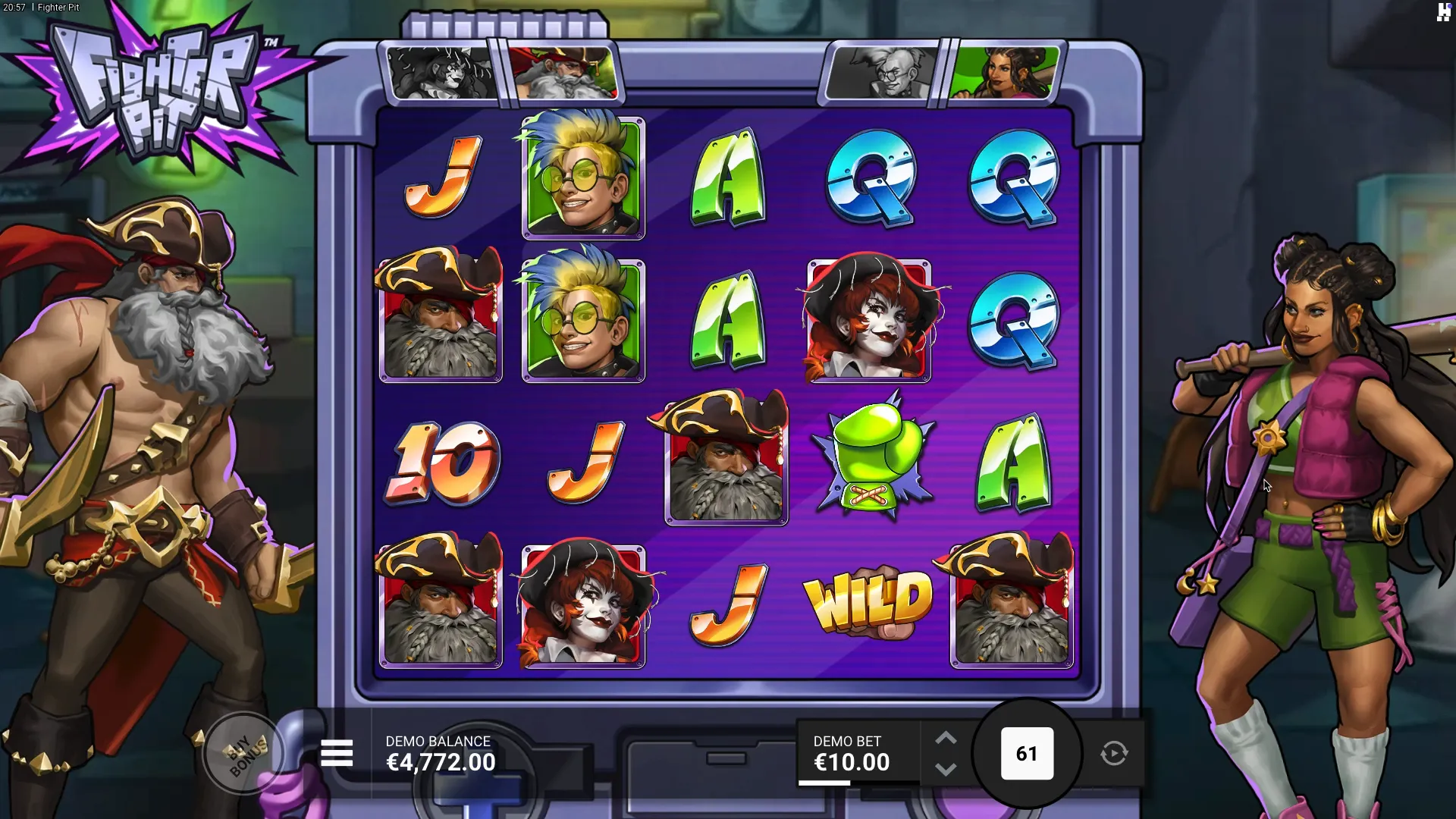Open the Demo Bet selector
The width and height of the screenshot is (1456, 819).
click(x=851, y=754)
